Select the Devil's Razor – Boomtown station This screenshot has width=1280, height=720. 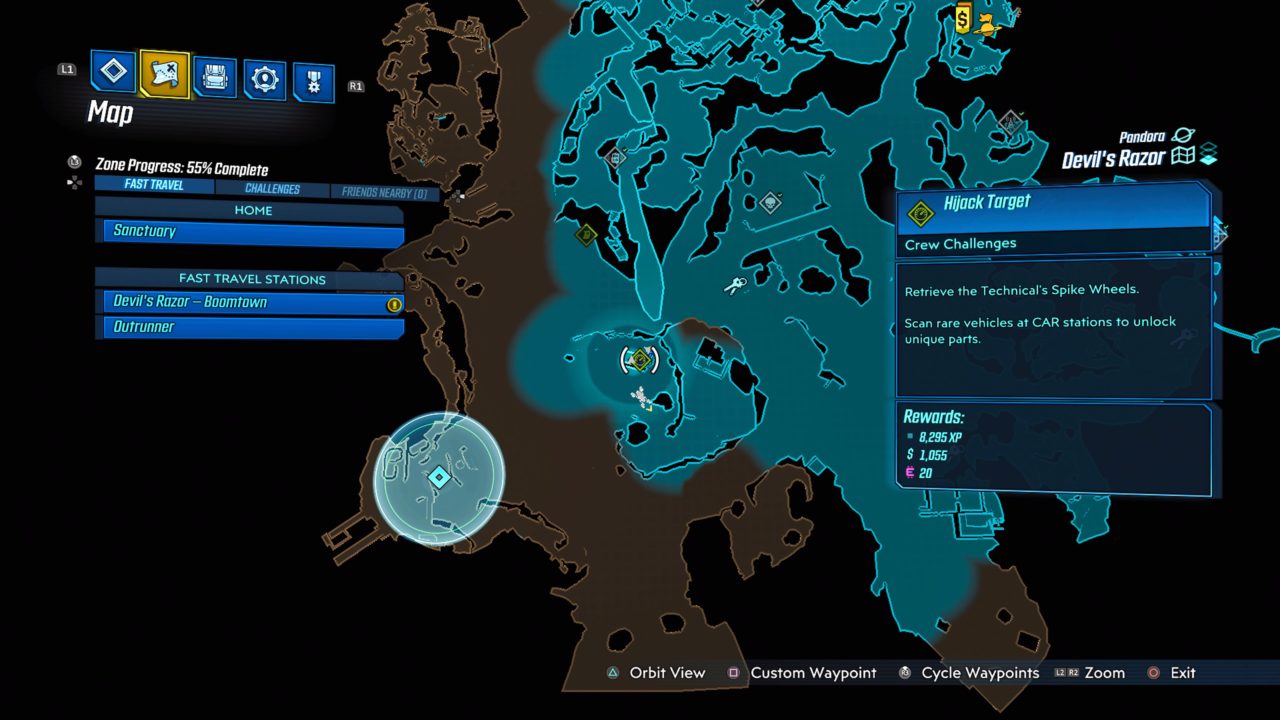coord(249,302)
